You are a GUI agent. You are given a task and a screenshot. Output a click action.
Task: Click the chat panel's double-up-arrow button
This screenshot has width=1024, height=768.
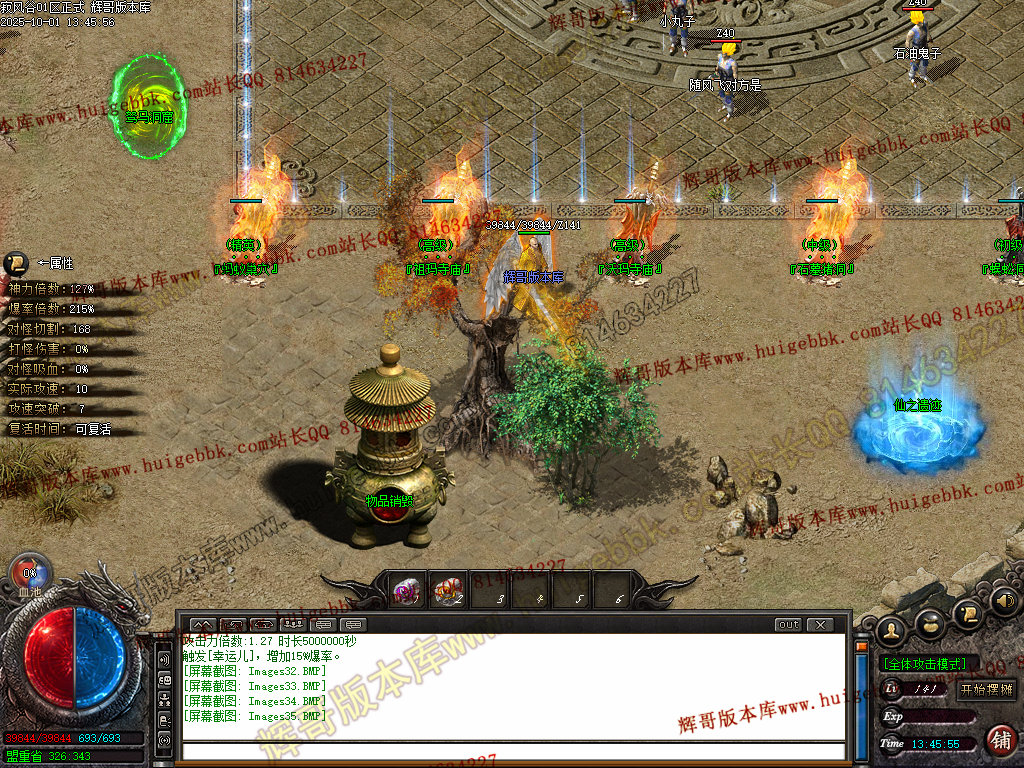coord(202,625)
